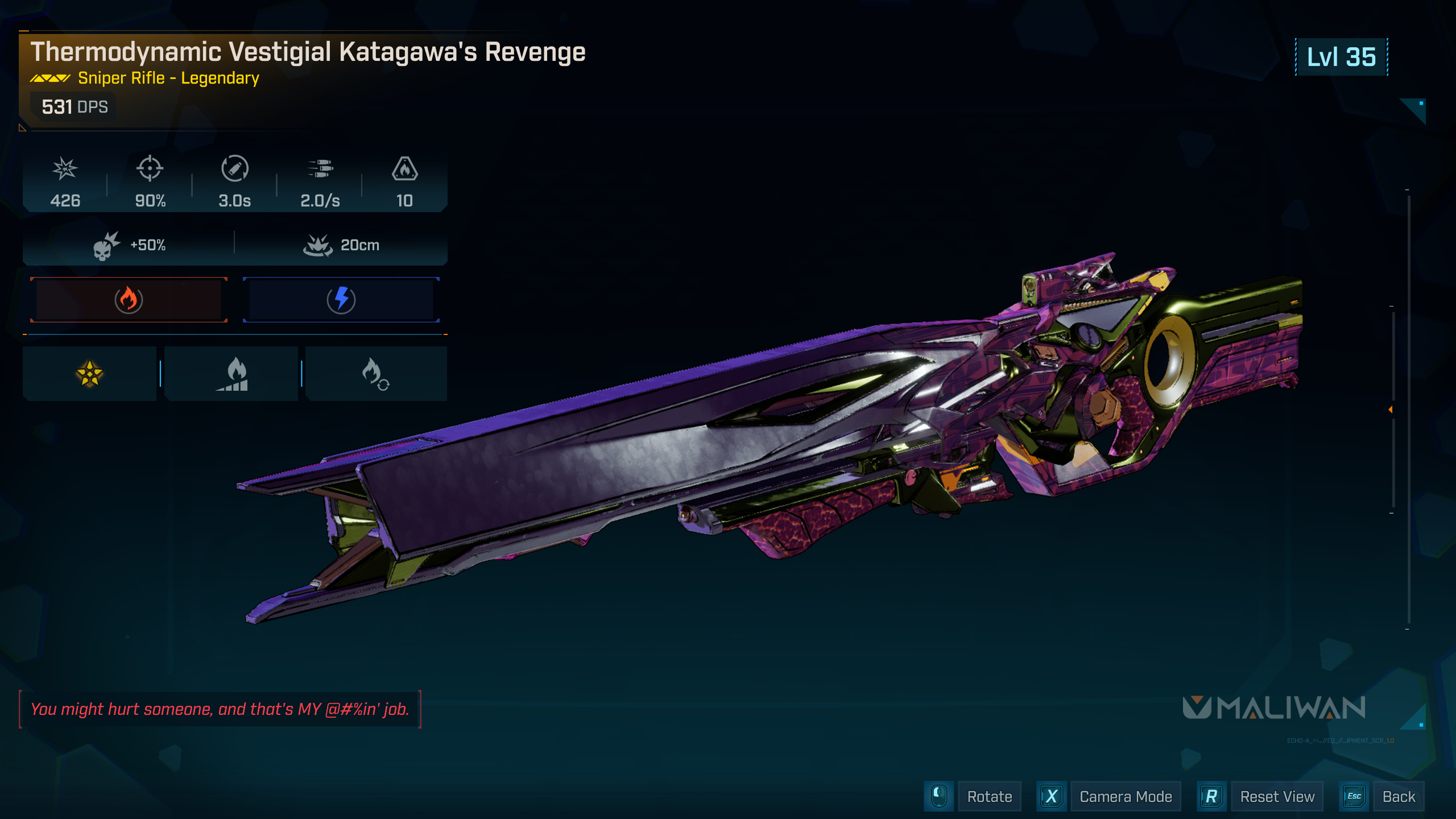Select the incendiary element box
This screenshot has width=1456, height=819.
129,300
